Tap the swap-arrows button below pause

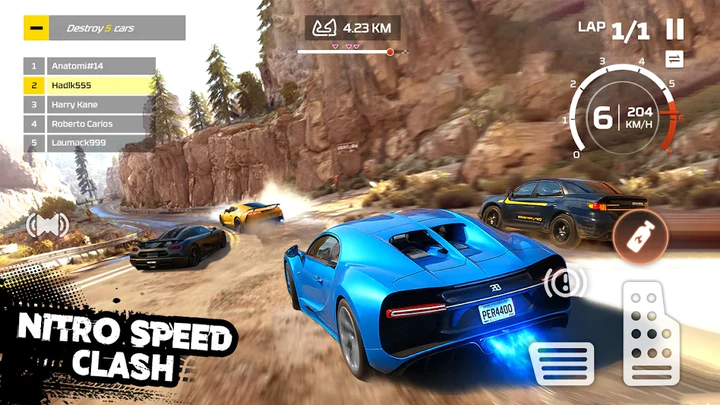coord(674,59)
